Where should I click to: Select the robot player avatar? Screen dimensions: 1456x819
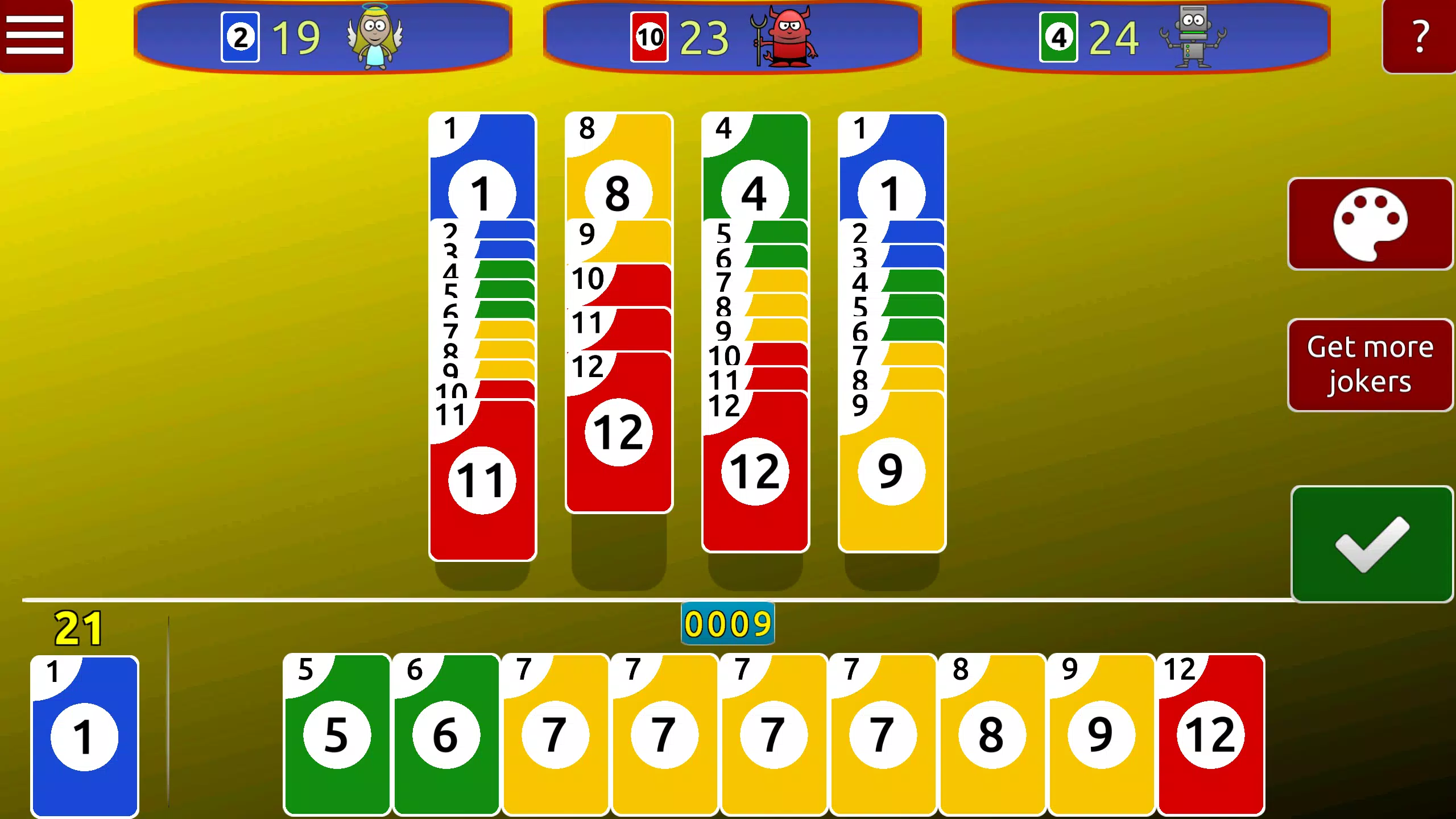[1194, 35]
